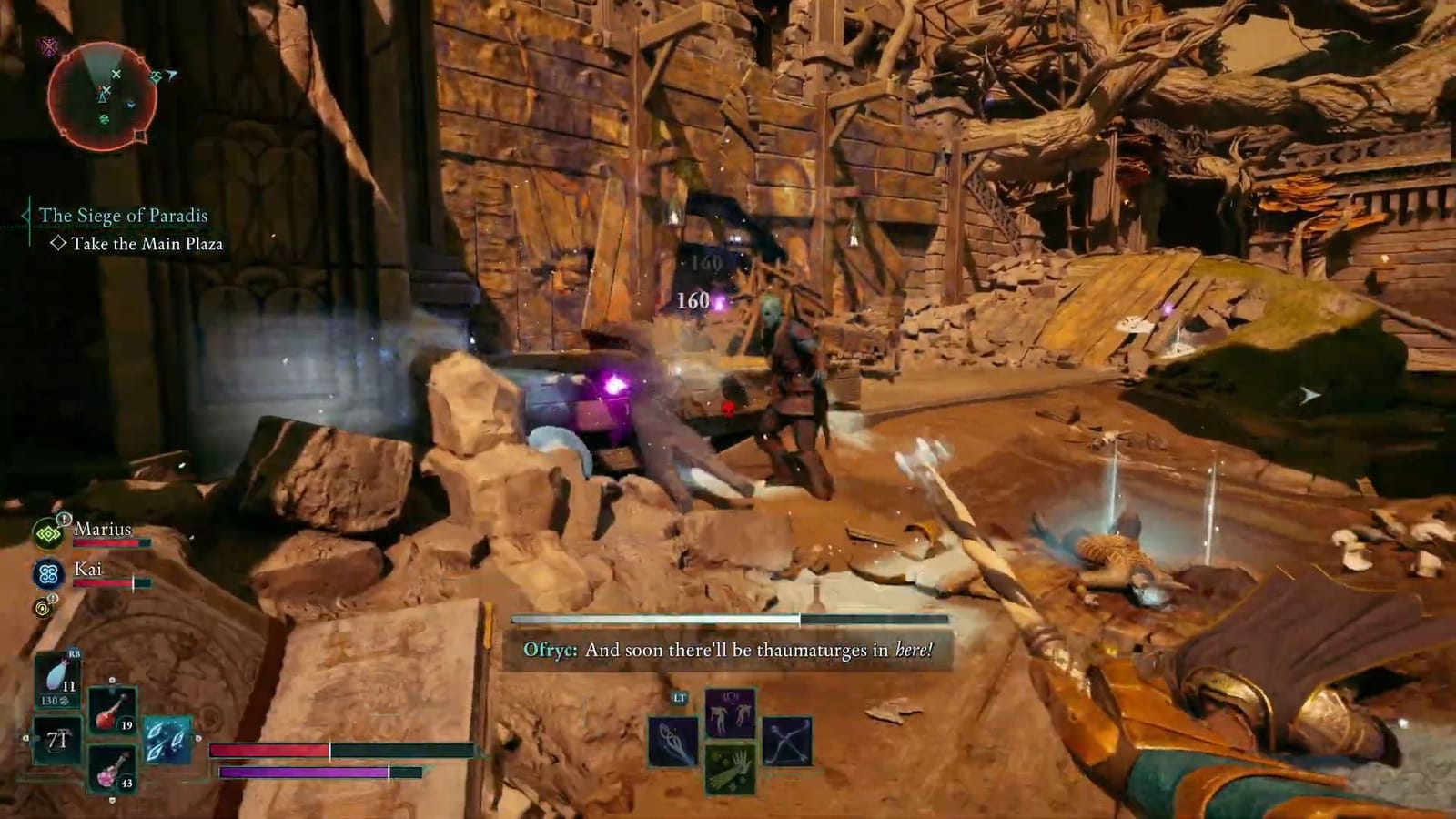1456x819 pixels.
Task: Collapse the quest tracker via its left chevron
Action: (25, 217)
